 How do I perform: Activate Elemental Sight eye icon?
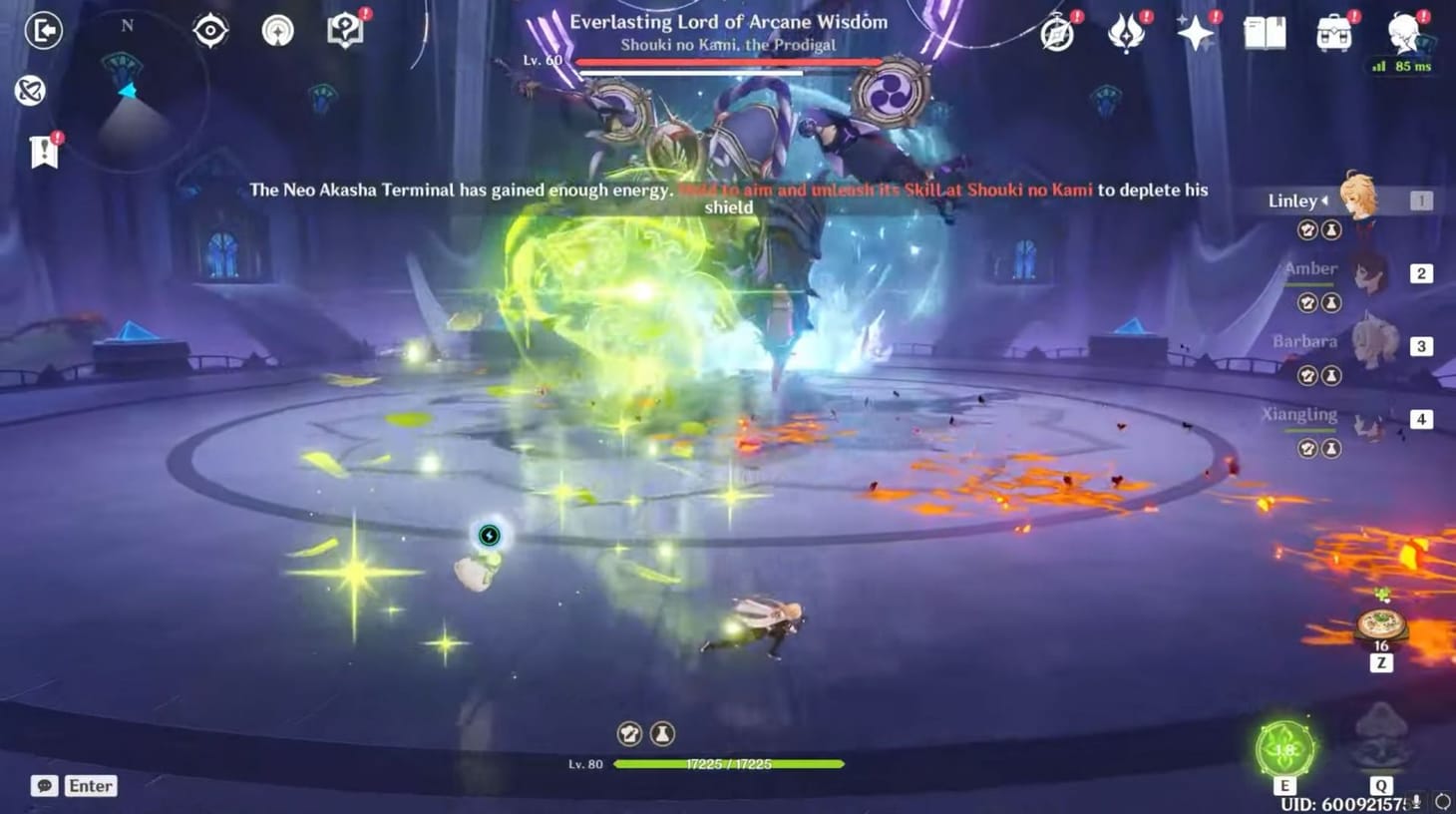(x=209, y=31)
